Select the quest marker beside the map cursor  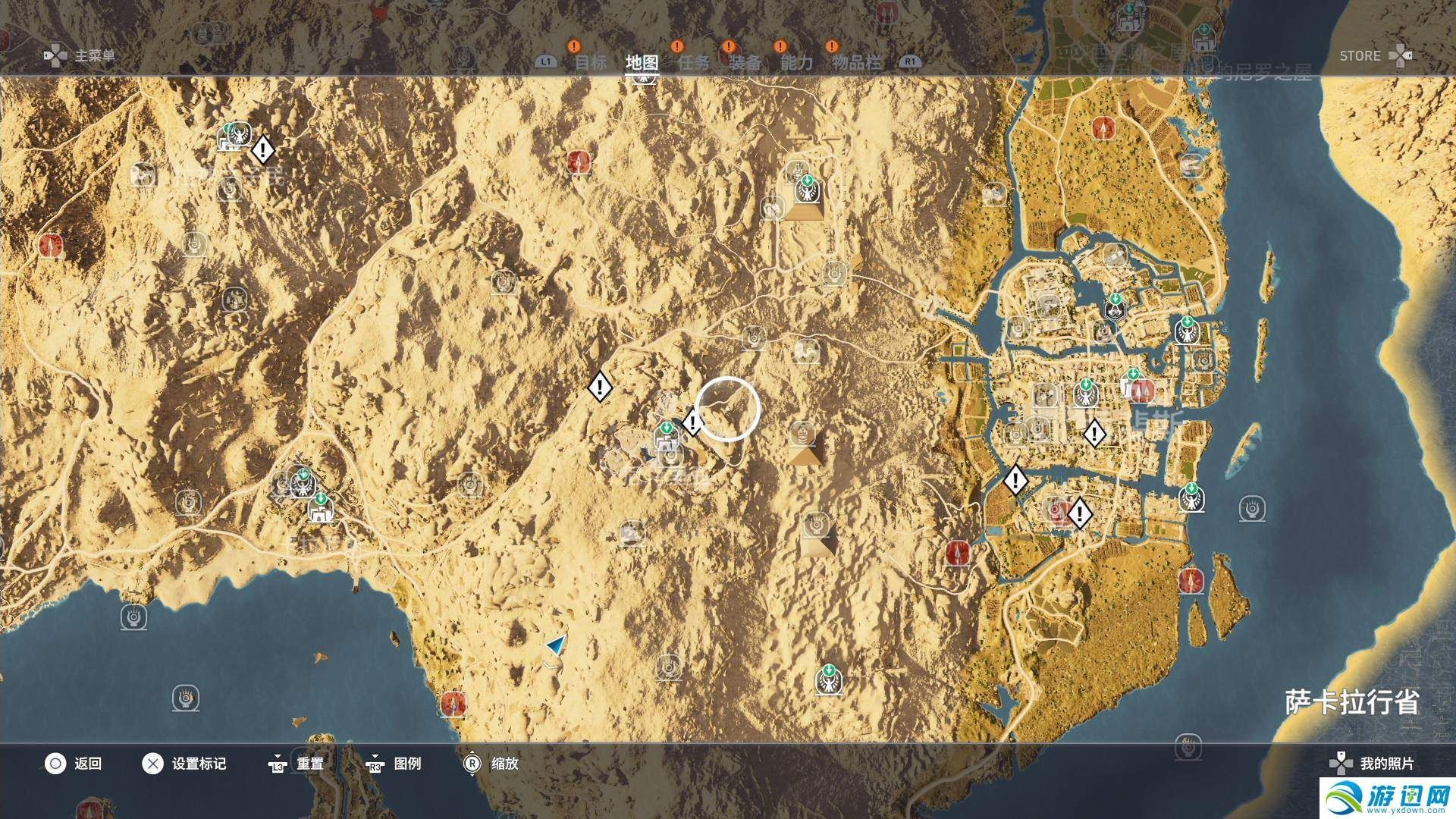(x=692, y=422)
